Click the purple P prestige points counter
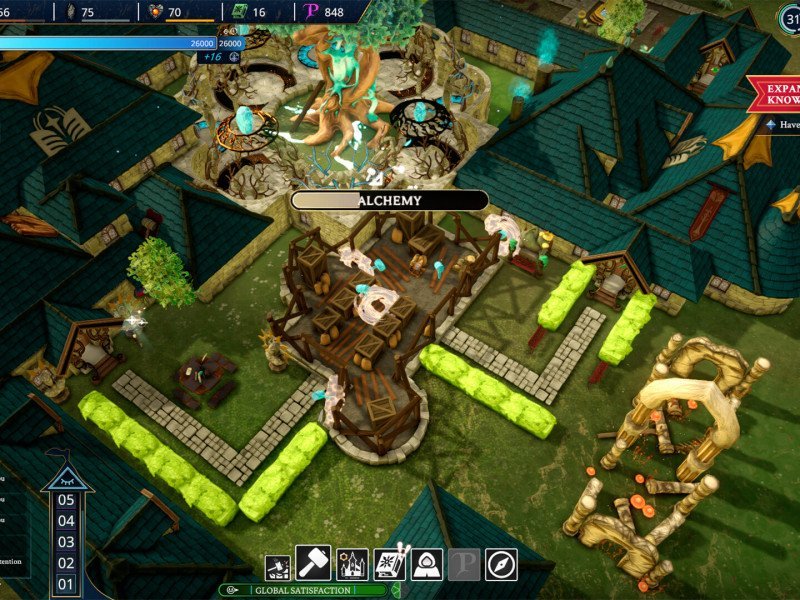 coord(325,12)
